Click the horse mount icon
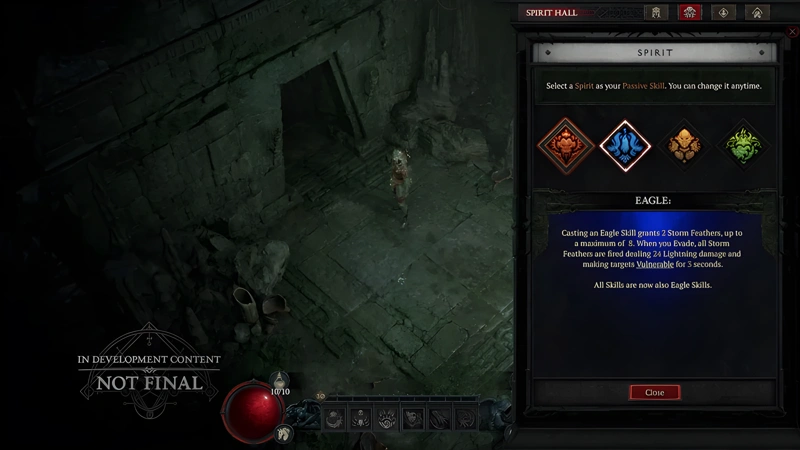Viewport: 800px width, 450px height. (285, 433)
